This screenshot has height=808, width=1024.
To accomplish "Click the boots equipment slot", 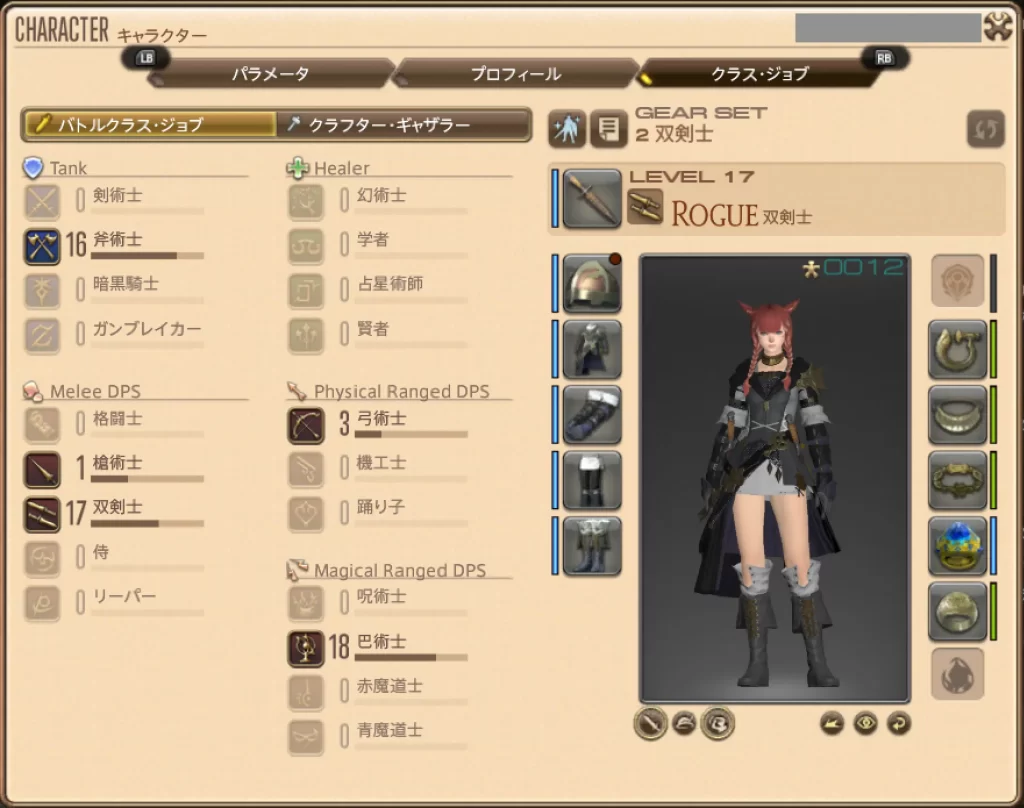I will pos(592,546).
